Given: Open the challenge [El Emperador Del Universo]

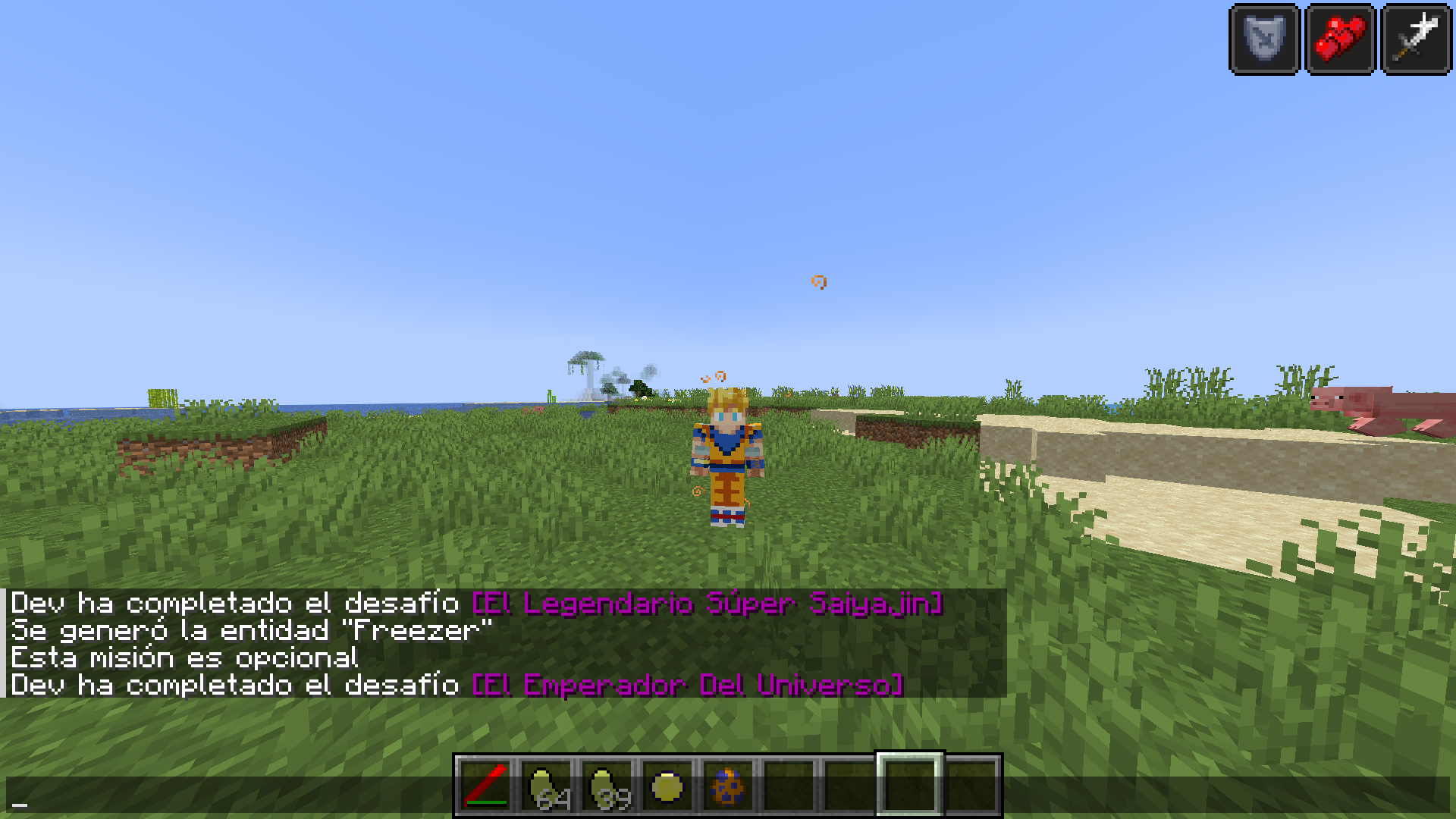Looking at the screenshot, I should click(686, 685).
